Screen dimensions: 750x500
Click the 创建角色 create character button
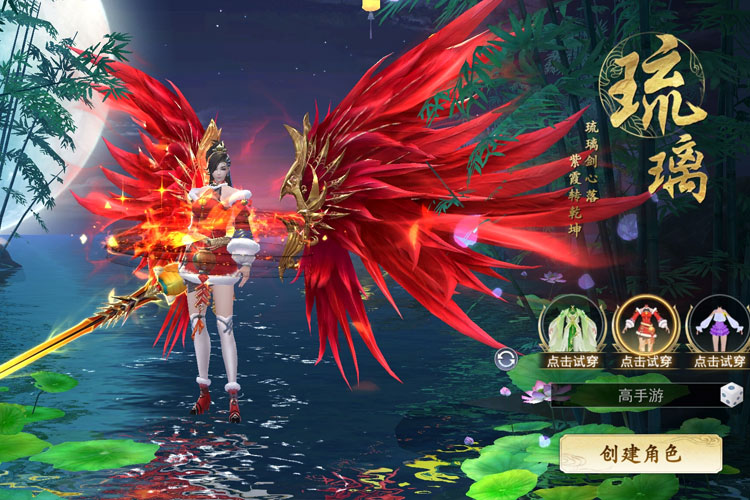(x=640, y=453)
